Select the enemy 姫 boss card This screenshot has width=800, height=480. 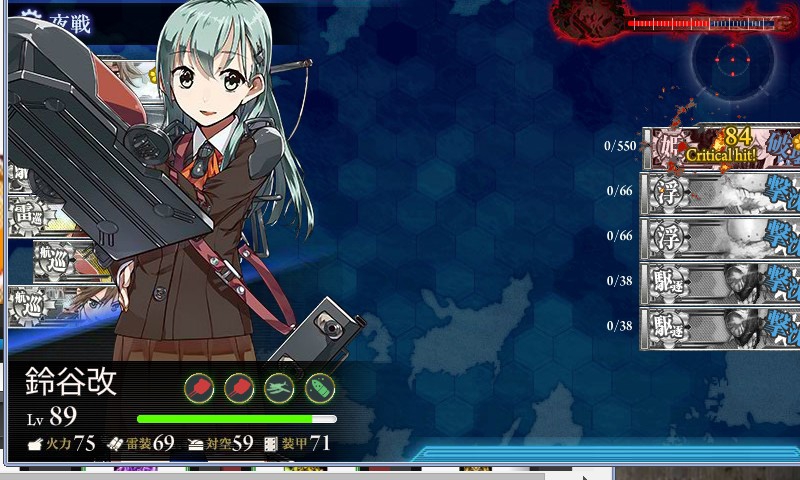pyautogui.click(x=720, y=147)
